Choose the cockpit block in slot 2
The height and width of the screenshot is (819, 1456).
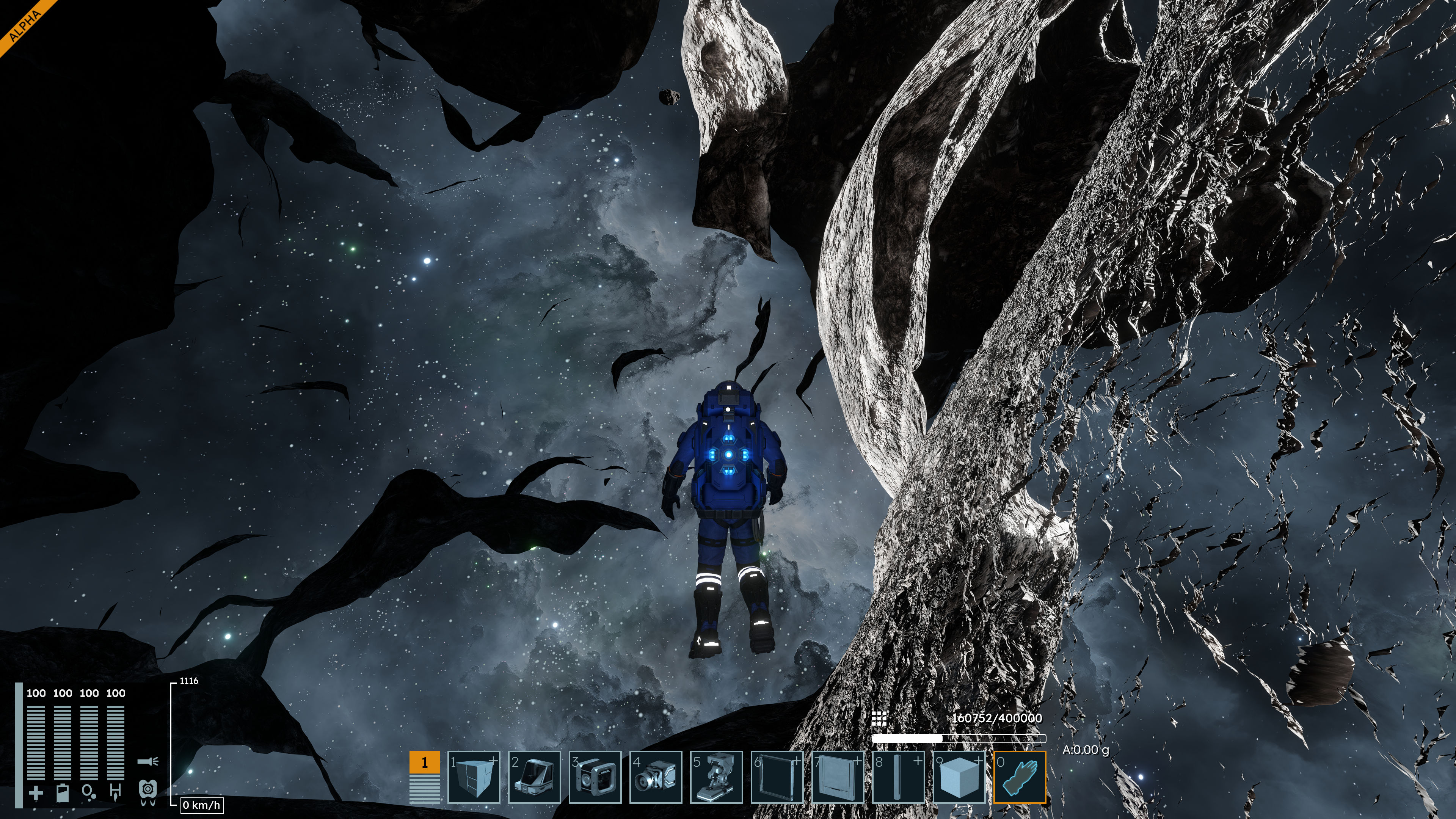[534, 777]
